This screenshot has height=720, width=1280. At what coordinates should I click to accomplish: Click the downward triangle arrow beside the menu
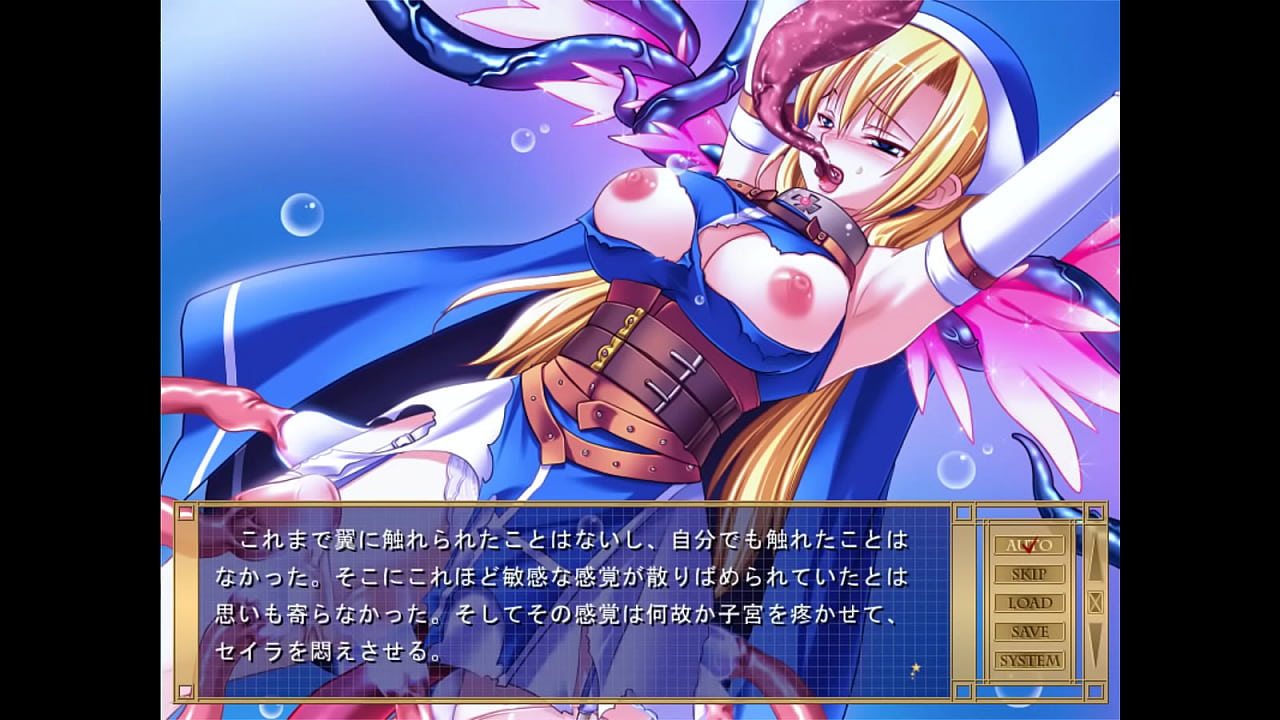(1095, 642)
